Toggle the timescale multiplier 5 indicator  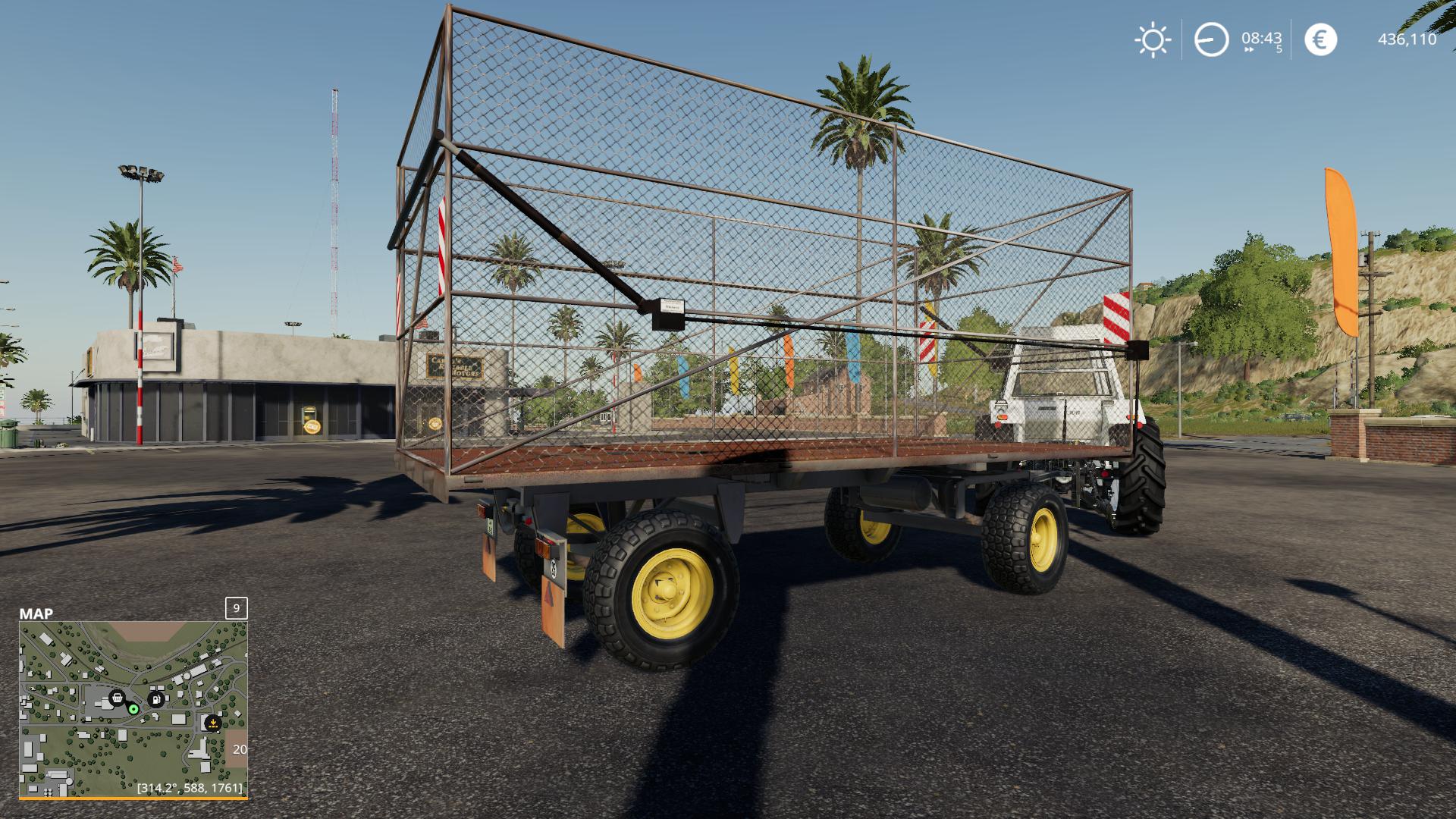1281,49
